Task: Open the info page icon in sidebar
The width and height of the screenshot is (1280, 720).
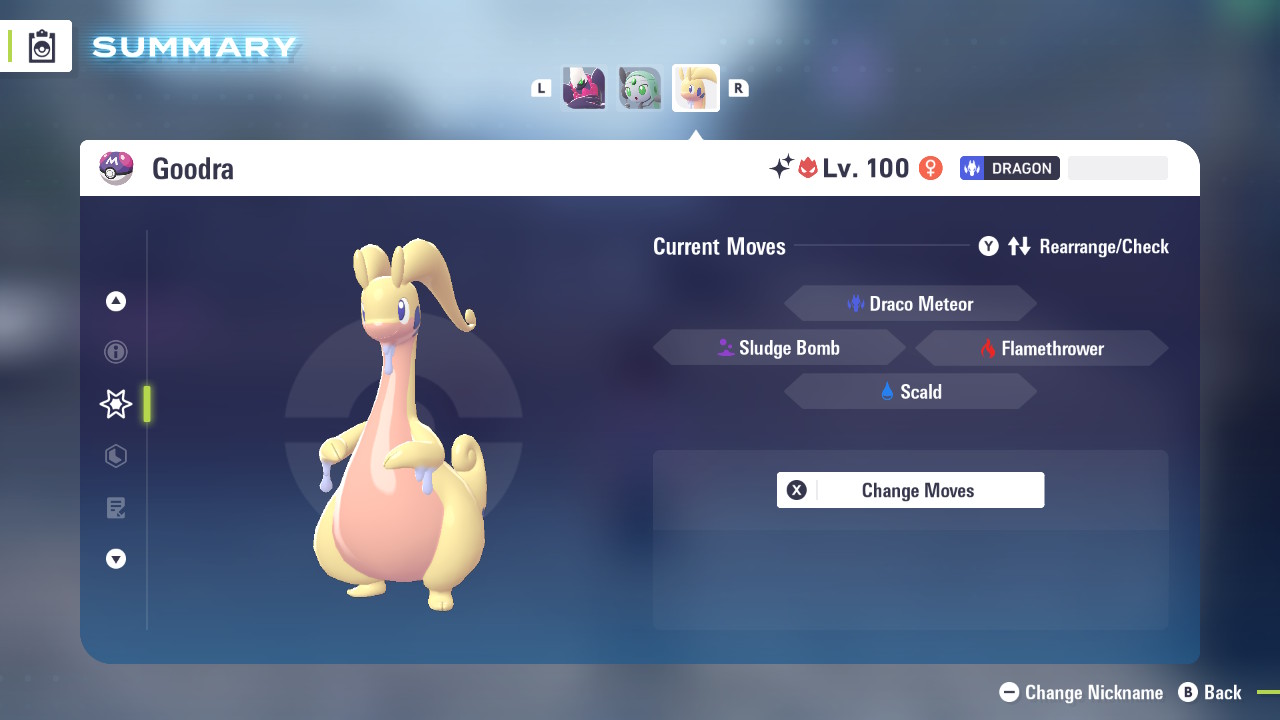Action: 115,352
